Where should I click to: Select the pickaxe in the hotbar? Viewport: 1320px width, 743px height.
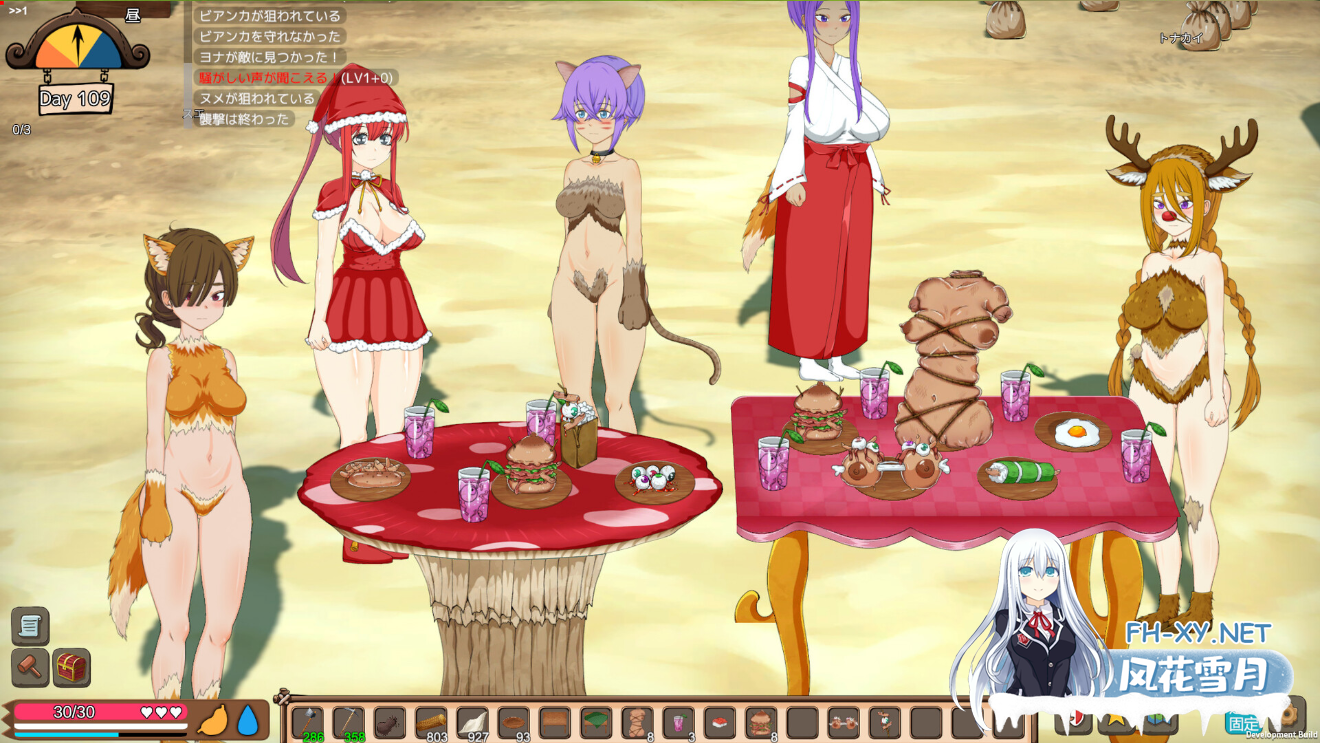pos(347,721)
